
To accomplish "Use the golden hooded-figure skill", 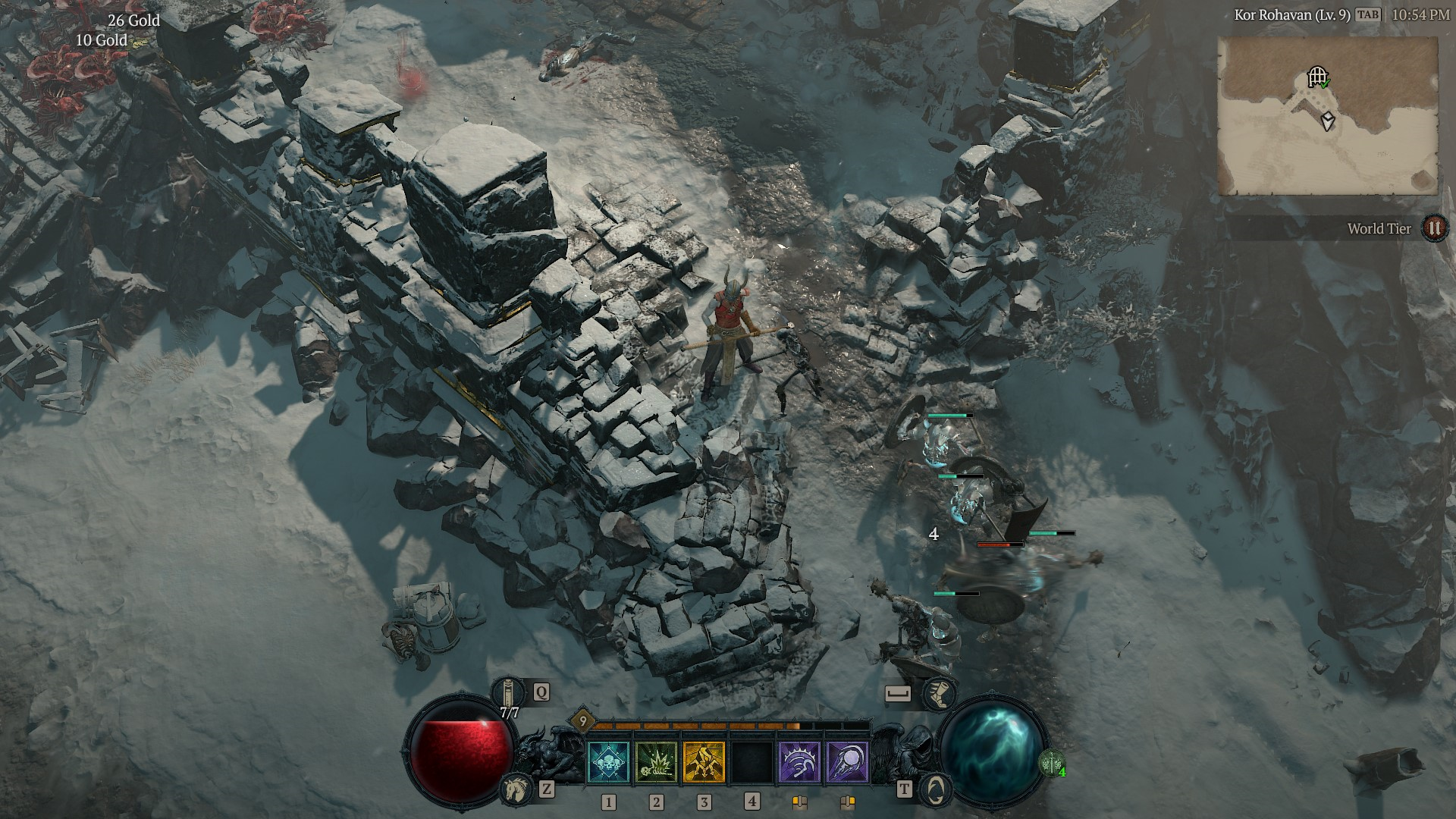I will [704, 762].
